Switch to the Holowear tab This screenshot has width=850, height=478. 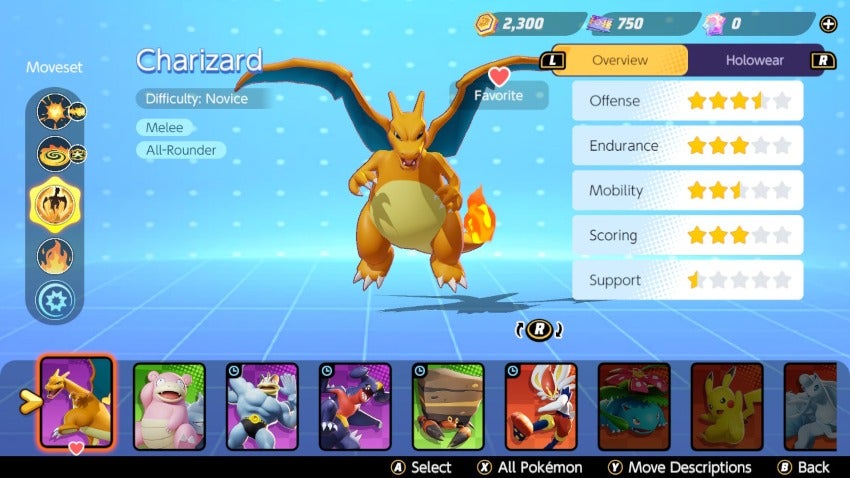[x=753, y=60]
